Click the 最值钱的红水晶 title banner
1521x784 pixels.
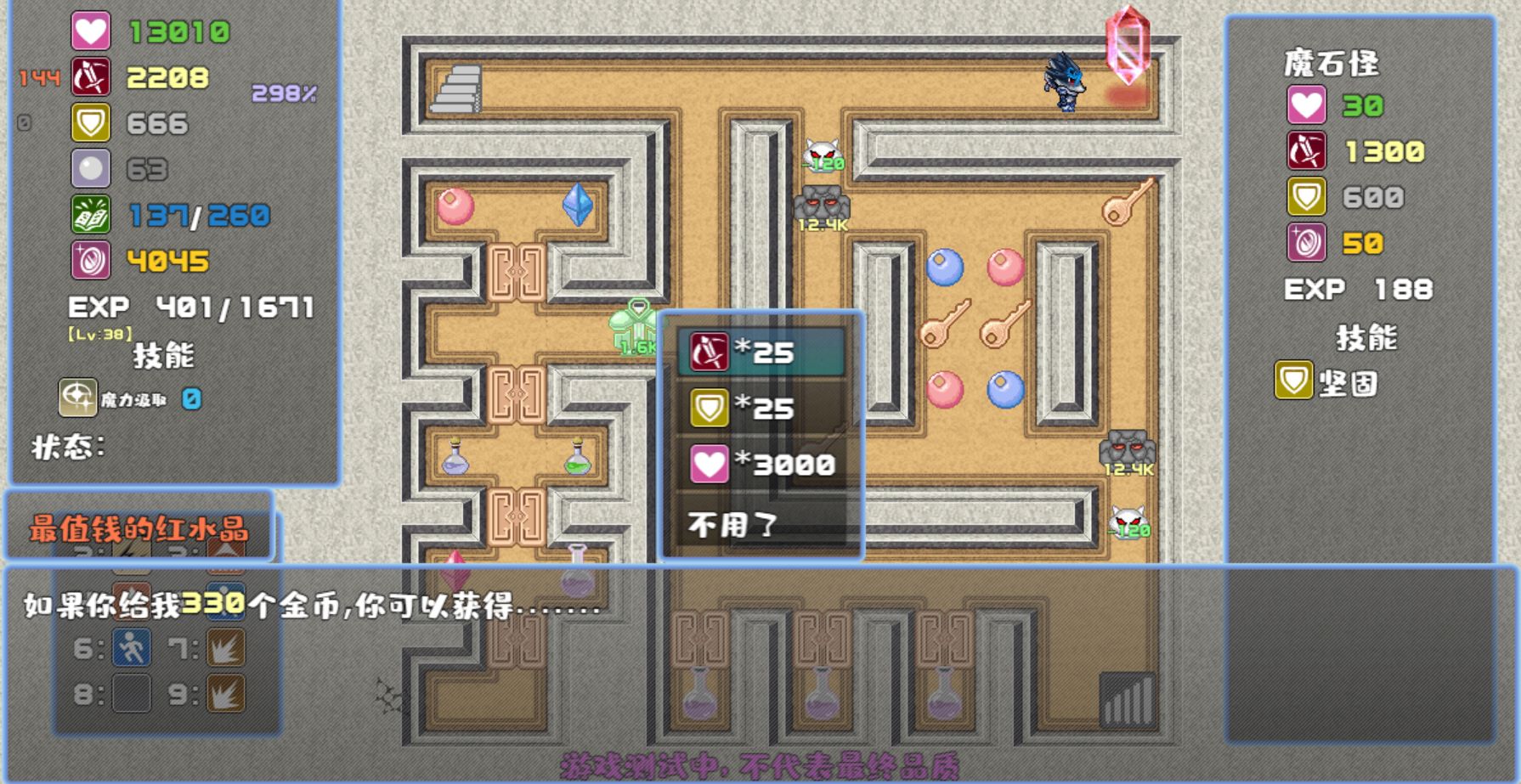tap(140, 529)
